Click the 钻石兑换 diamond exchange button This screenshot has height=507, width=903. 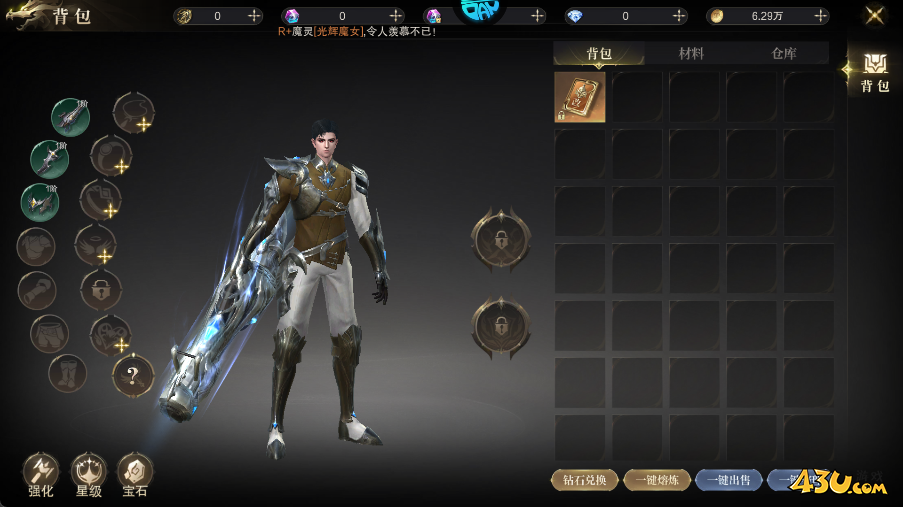coord(584,480)
